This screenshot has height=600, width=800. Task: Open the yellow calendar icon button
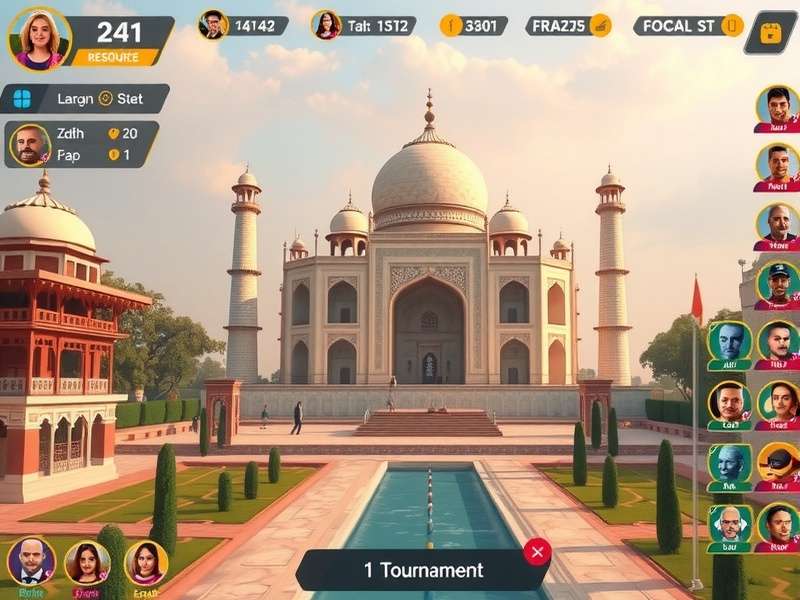tap(770, 33)
